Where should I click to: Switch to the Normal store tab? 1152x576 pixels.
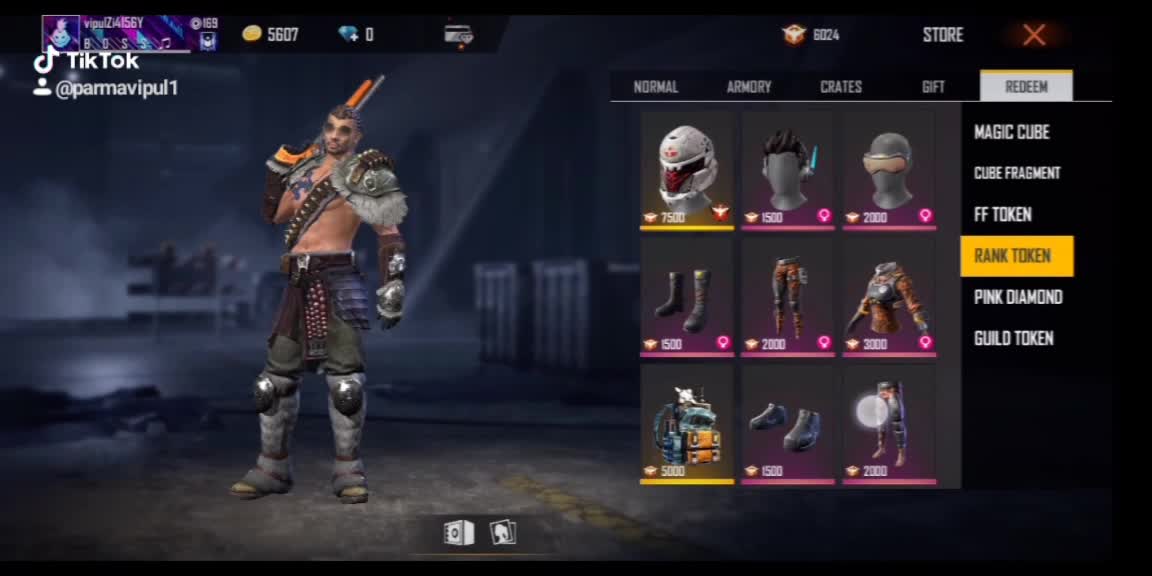656,87
